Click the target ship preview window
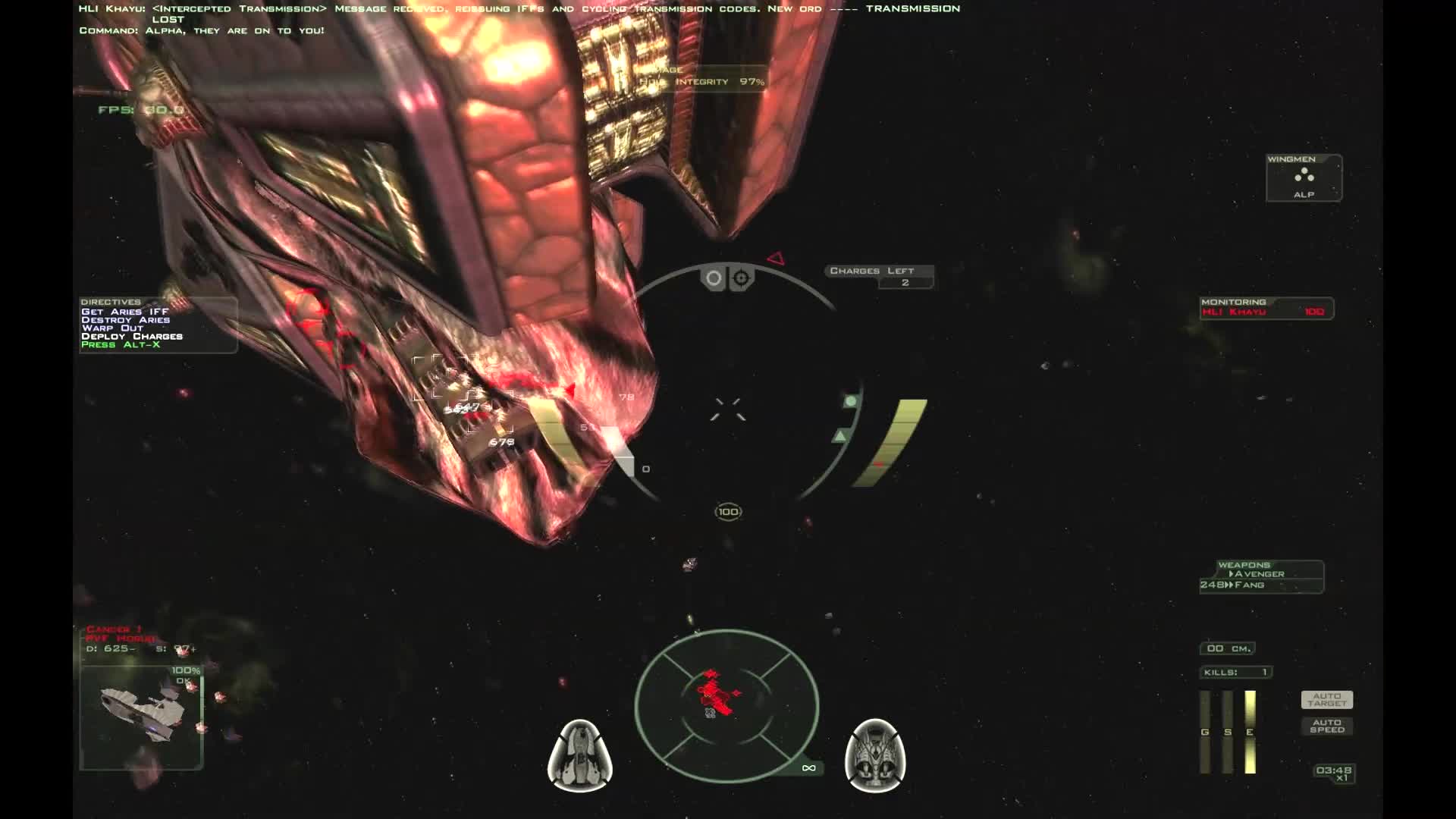The height and width of the screenshot is (819, 1456). pos(141,717)
